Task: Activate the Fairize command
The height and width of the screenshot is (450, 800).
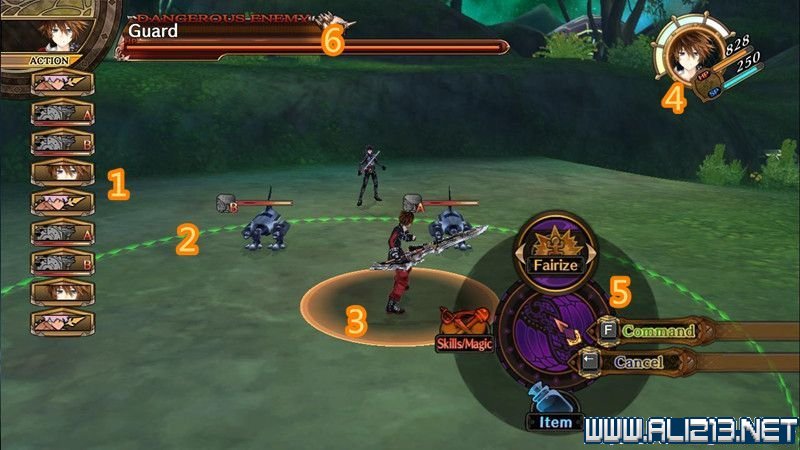Action: [x=554, y=250]
